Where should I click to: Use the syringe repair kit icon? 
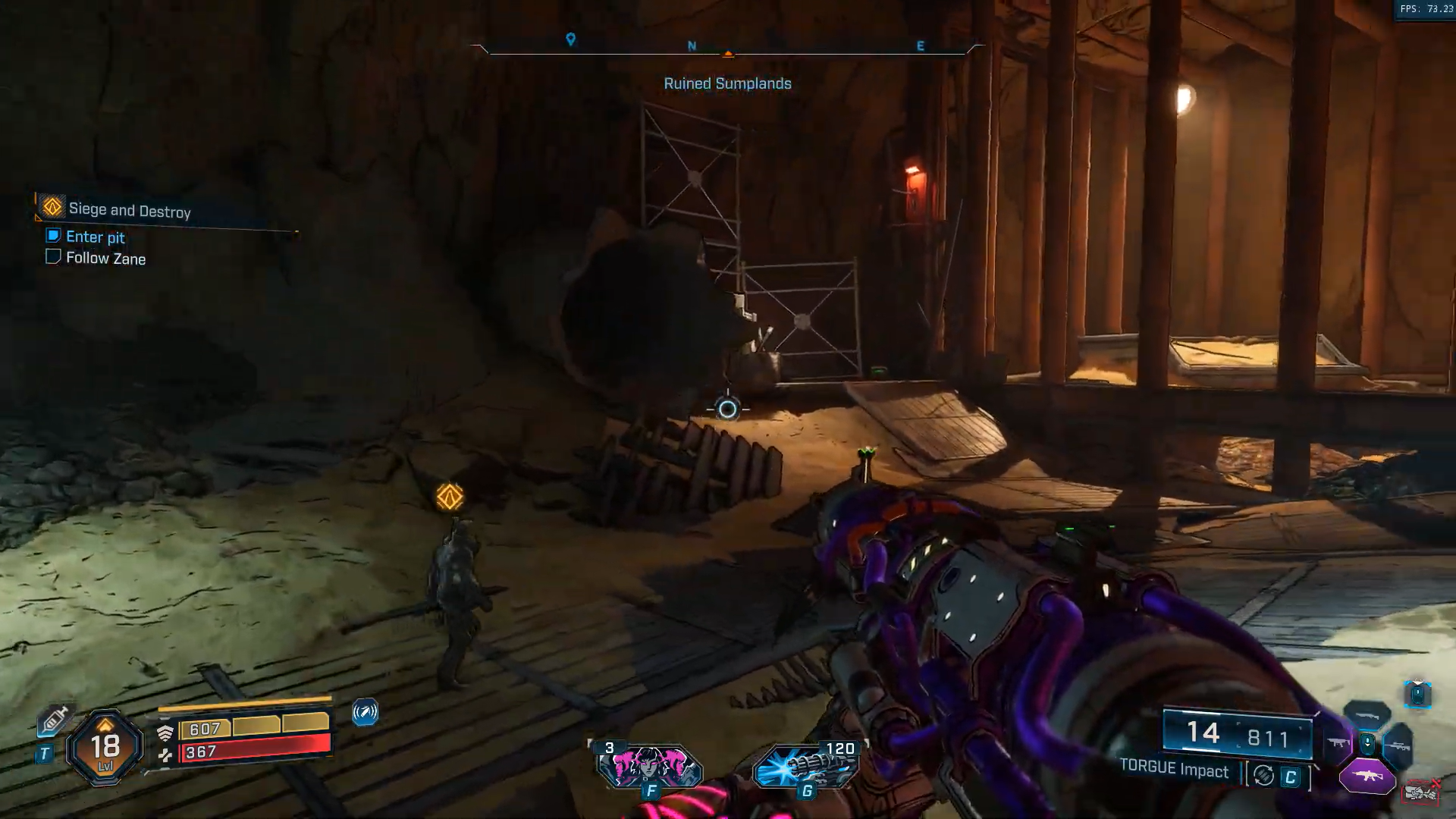55,718
